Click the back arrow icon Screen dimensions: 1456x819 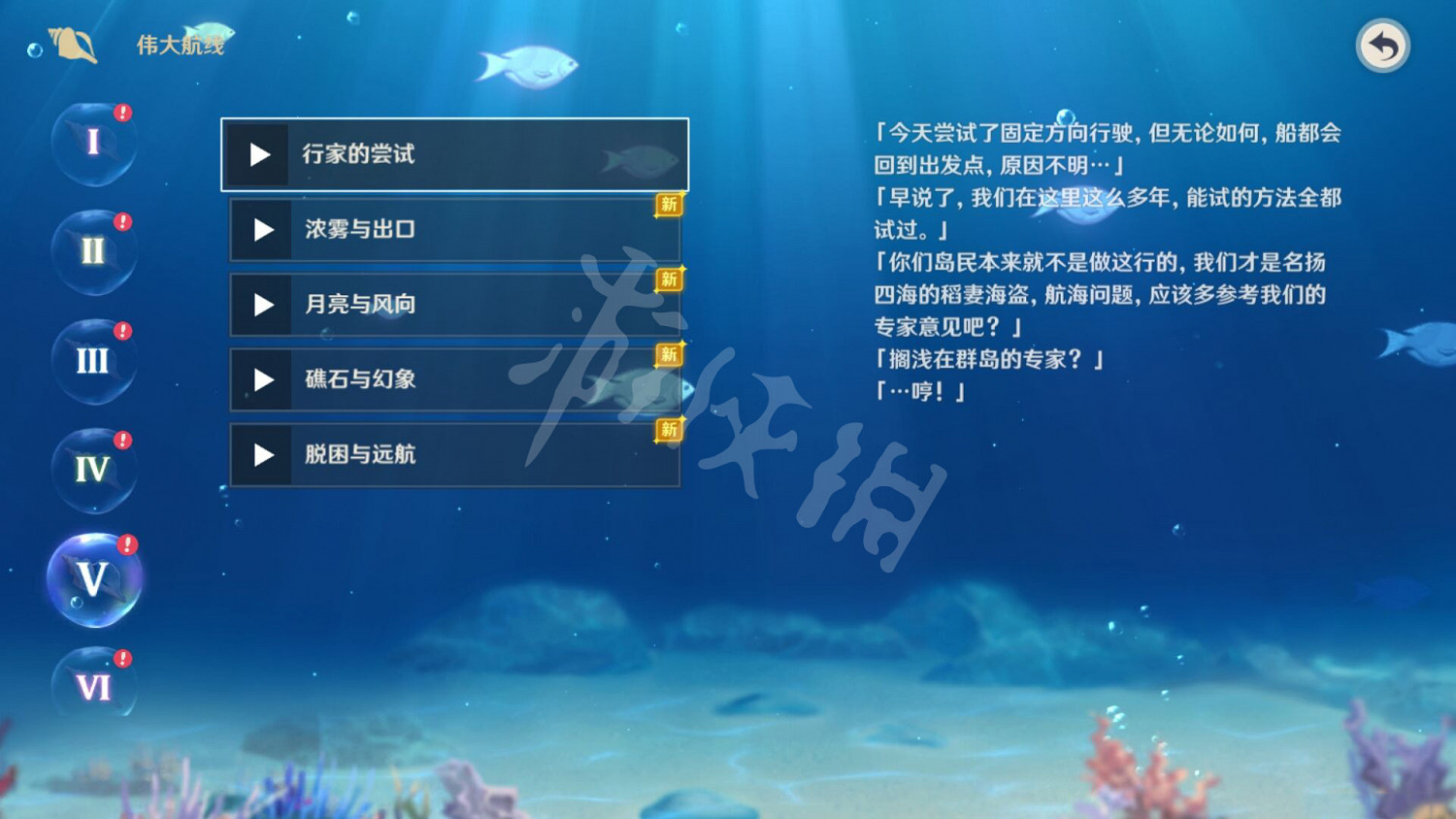(x=1382, y=44)
